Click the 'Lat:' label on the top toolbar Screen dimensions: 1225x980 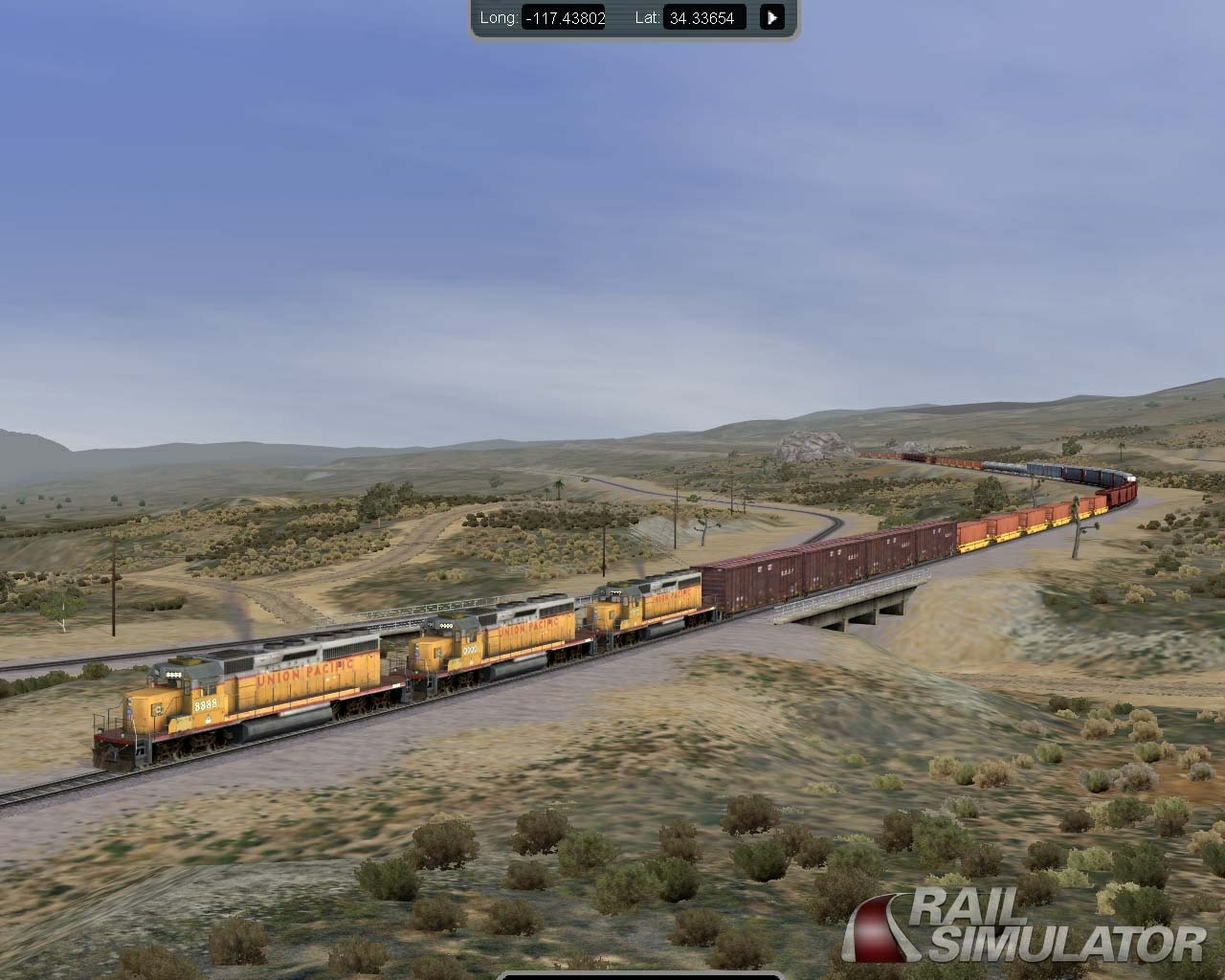[x=649, y=17]
